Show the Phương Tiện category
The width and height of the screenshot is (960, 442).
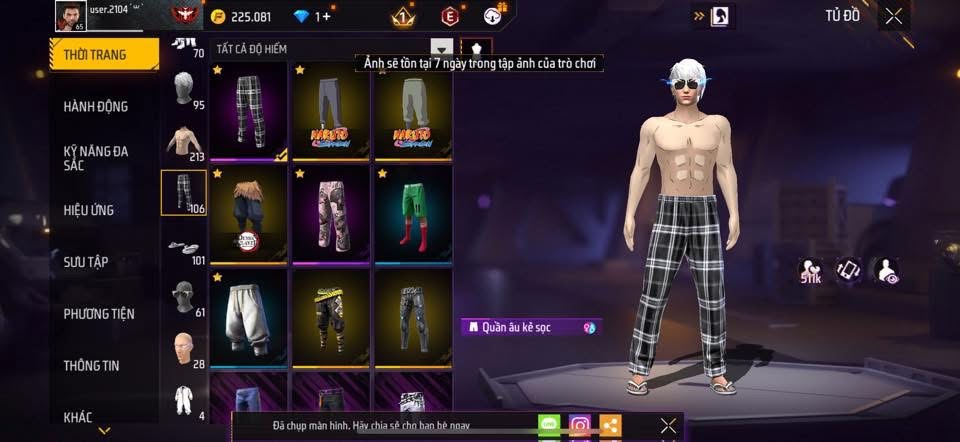pyautogui.click(x=99, y=314)
